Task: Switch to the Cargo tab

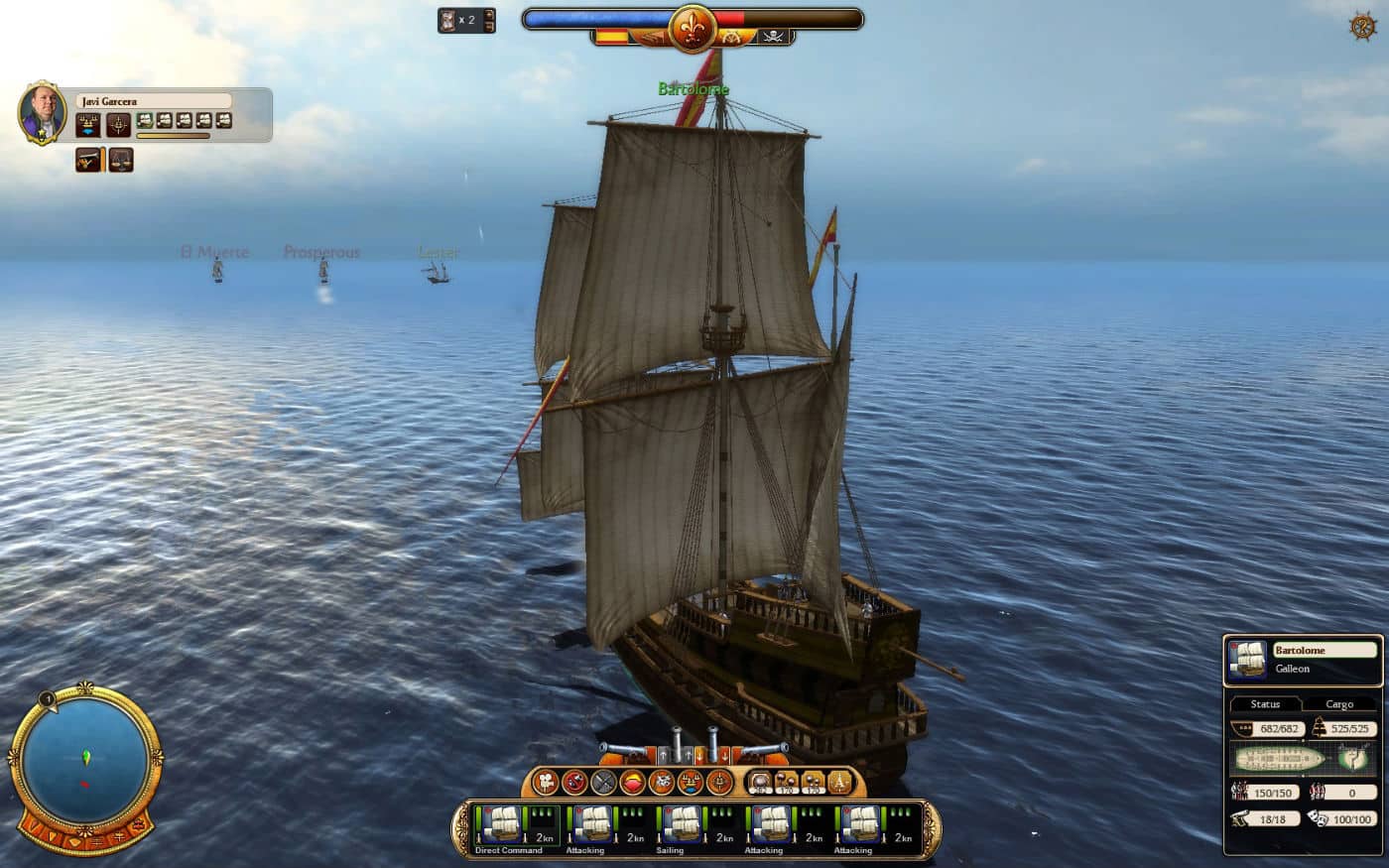Action: [1338, 704]
